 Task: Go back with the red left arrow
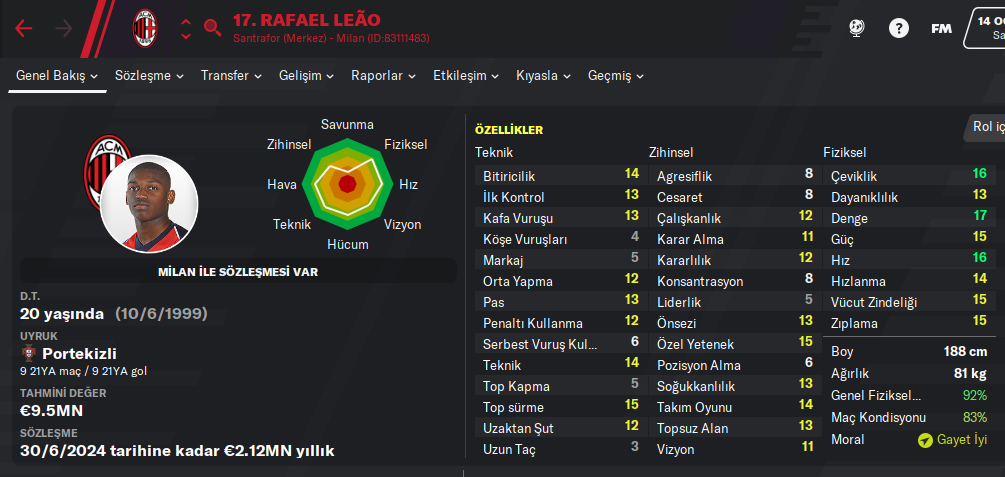tap(24, 28)
